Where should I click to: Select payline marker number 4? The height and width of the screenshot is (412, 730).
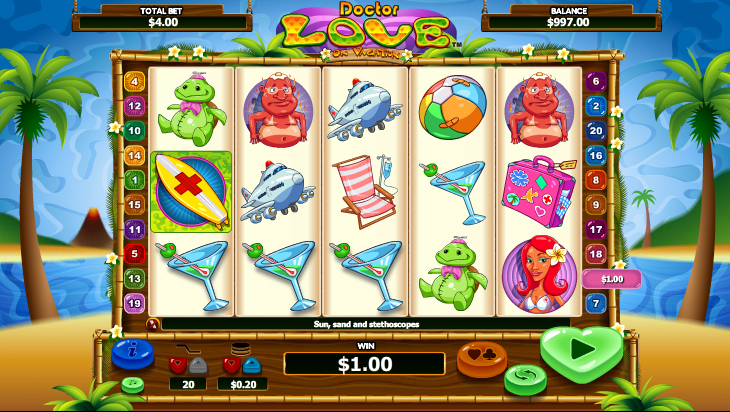(x=135, y=81)
